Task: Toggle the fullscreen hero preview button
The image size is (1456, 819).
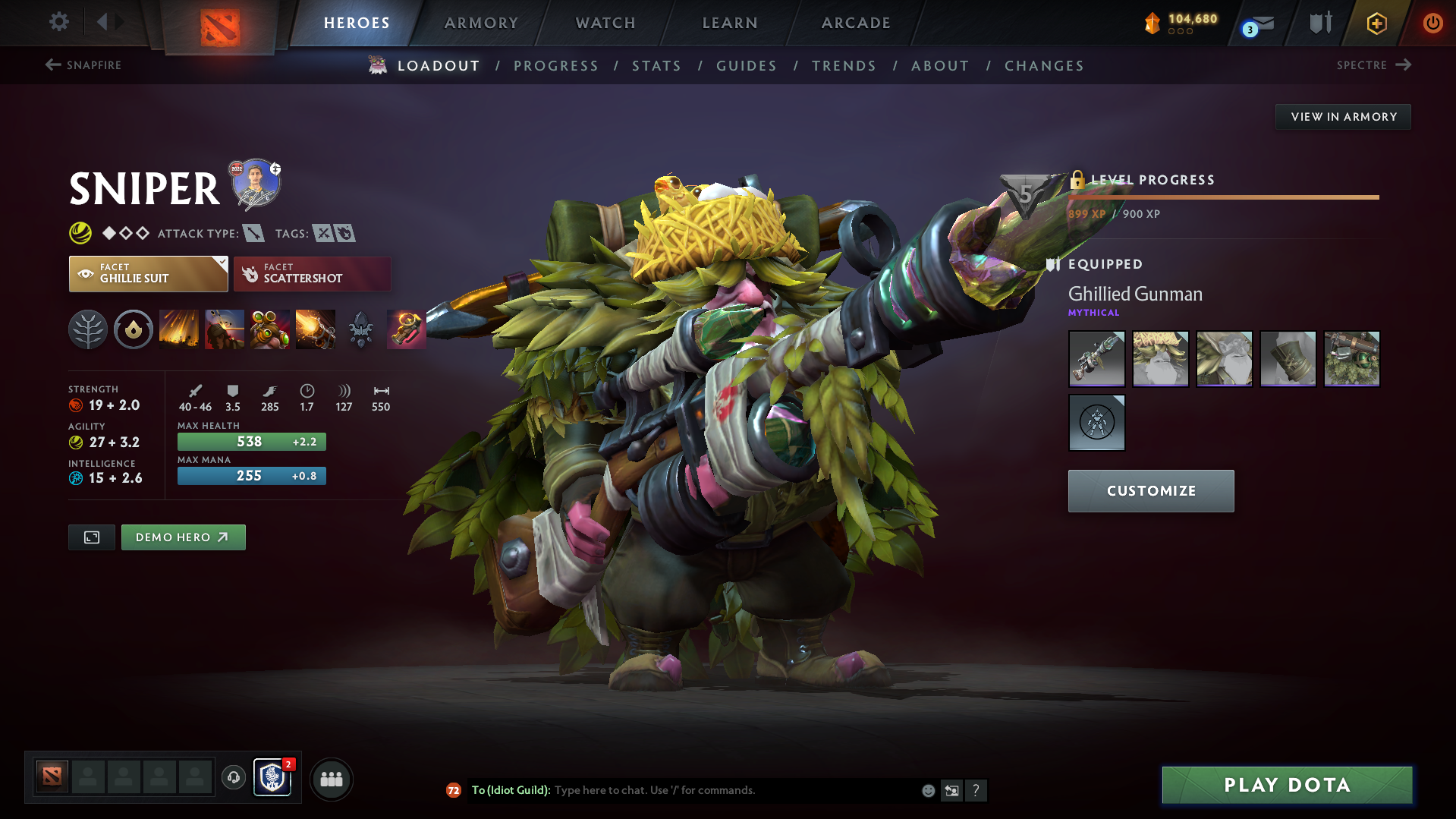Action: [x=91, y=537]
